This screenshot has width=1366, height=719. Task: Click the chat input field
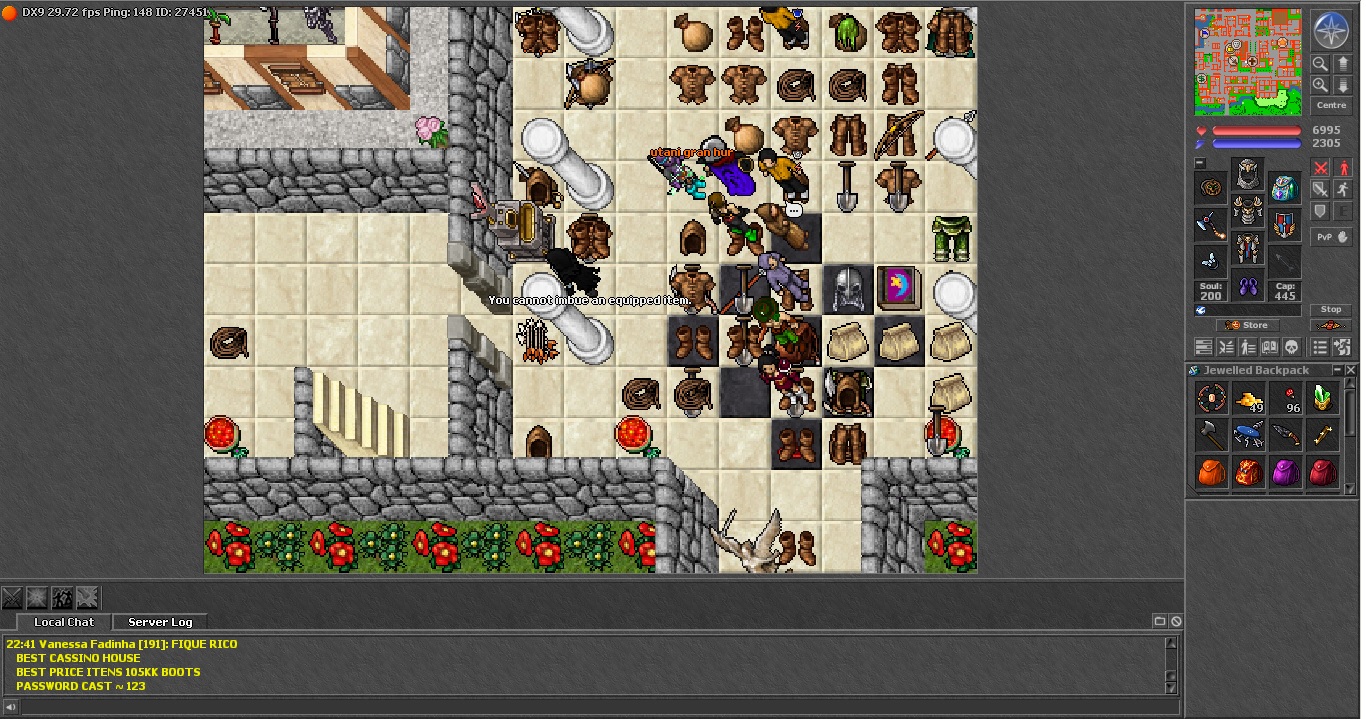(x=590, y=707)
